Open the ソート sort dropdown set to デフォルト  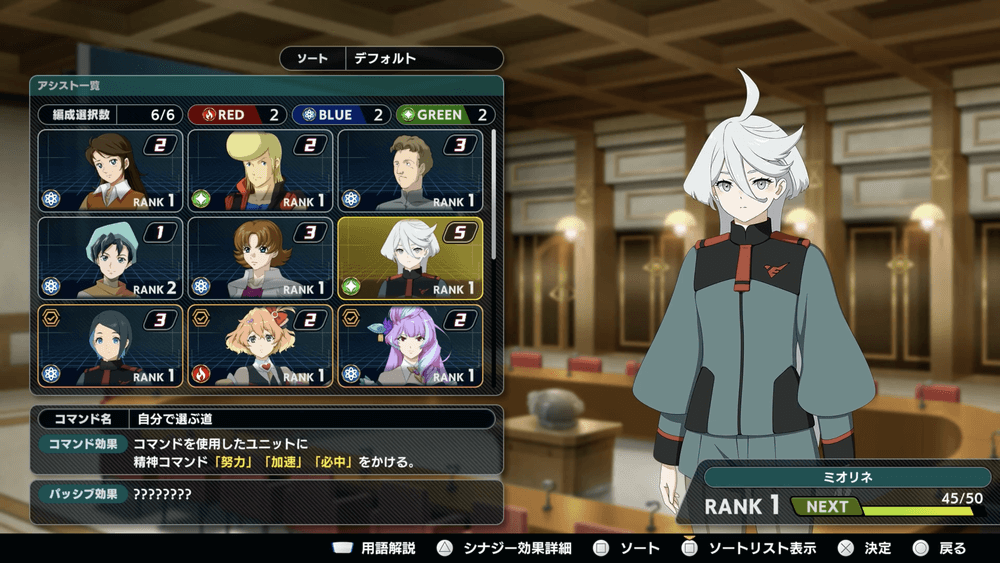pos(391,59)
